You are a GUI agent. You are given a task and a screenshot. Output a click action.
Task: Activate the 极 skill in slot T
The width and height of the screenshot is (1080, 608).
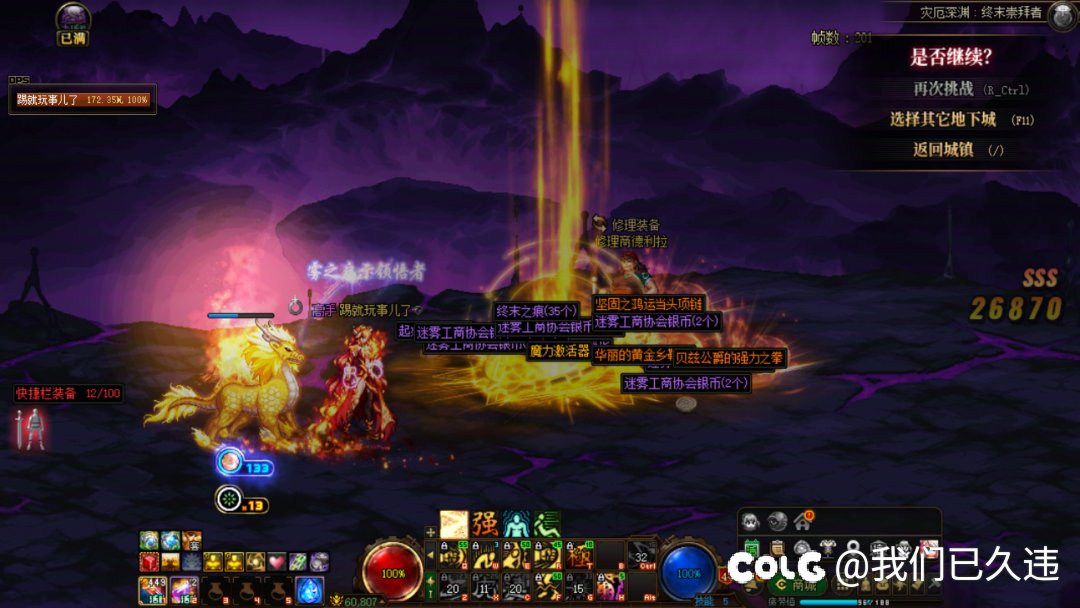[580, 556]
